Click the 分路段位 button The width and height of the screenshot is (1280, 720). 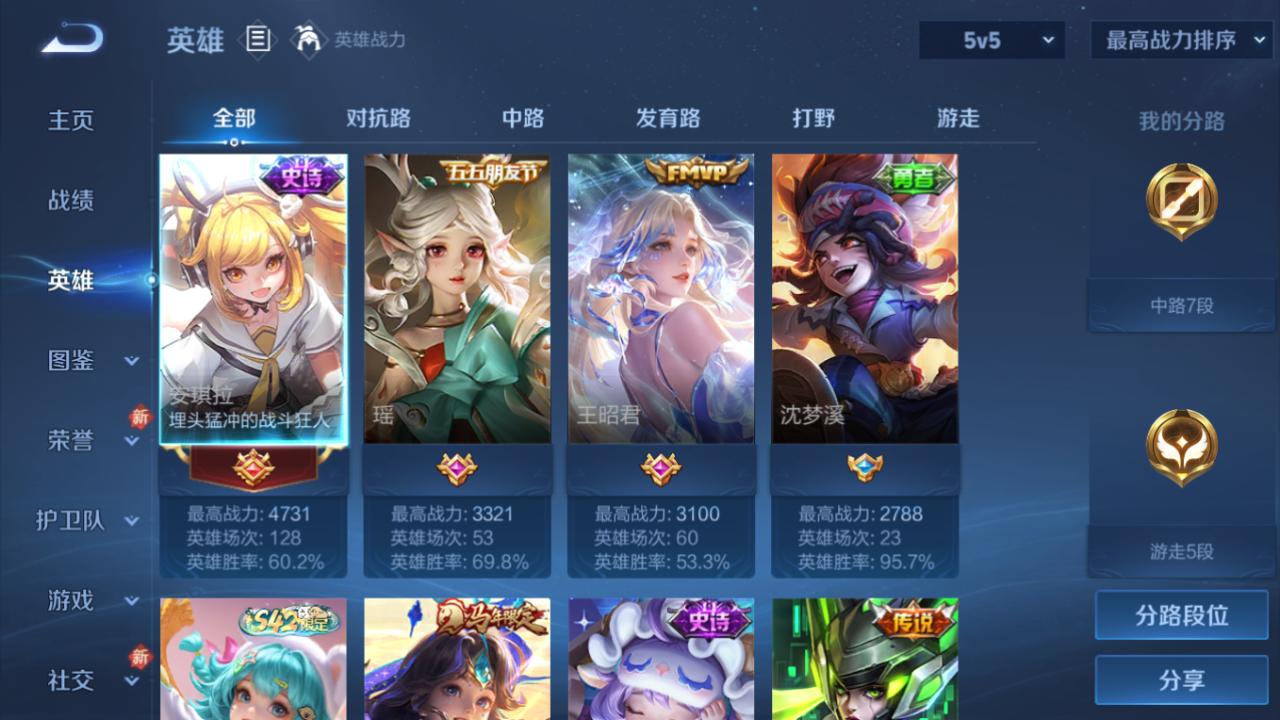pyautogui.click(x=1180, y=616)
